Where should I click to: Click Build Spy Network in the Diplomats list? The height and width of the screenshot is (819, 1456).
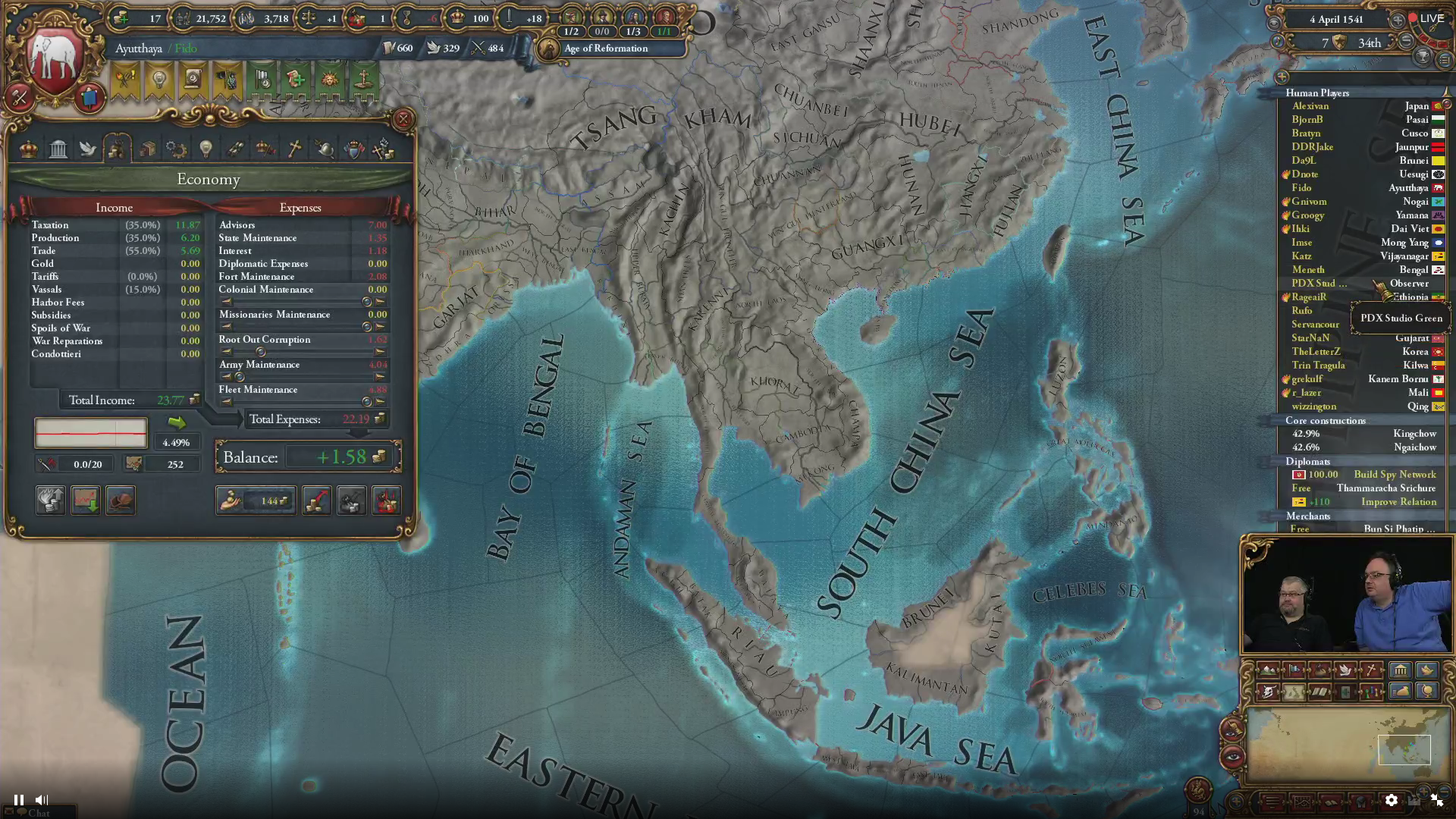[x=1395, y=474]
